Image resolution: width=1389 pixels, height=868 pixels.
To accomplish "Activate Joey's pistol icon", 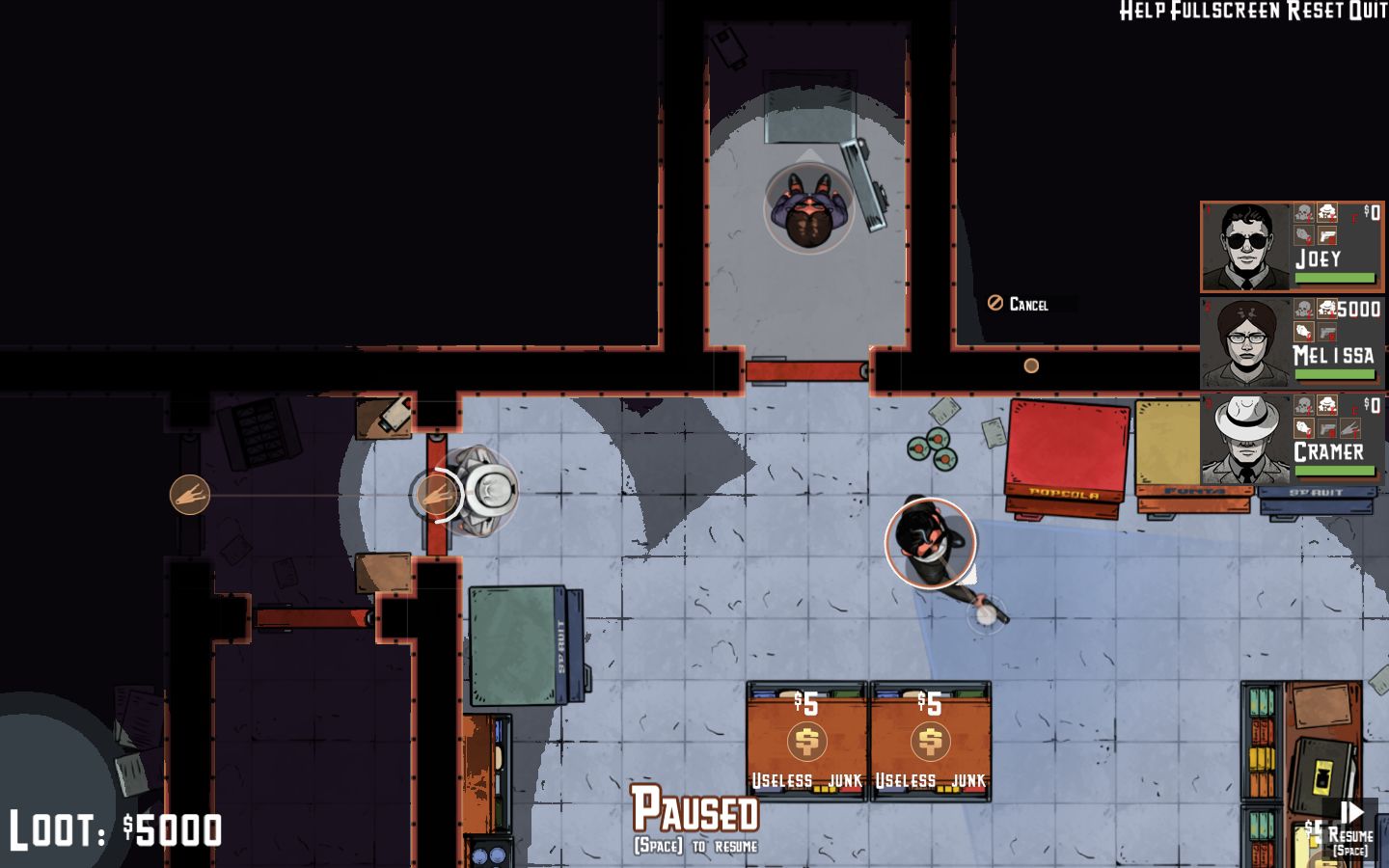I will click(1328, 236).
